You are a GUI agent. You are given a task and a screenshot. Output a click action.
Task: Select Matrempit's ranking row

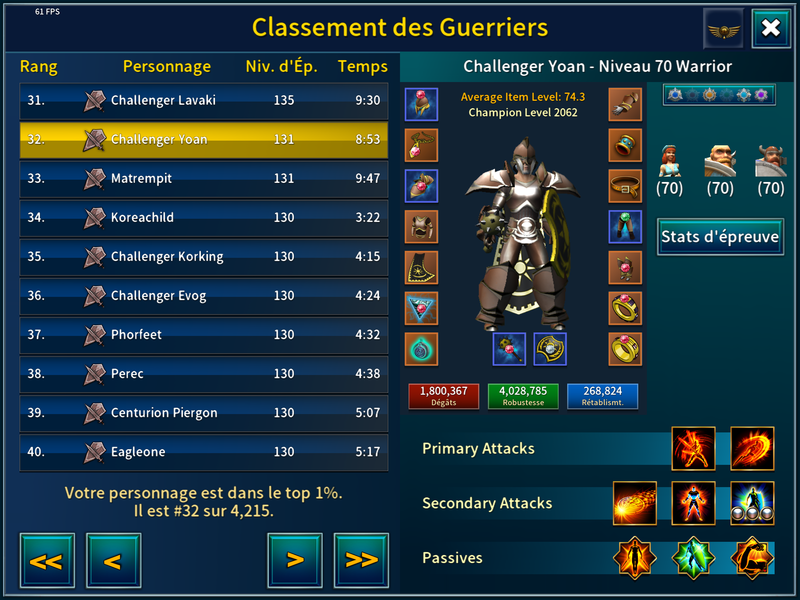[x=204, y=178]
